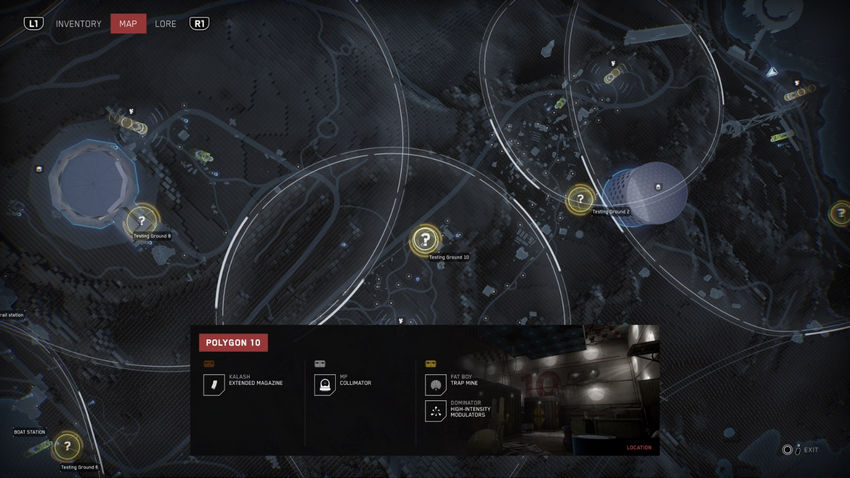View the Polygon 10 location thumbnail
Image resolution: width=850 pixels, height=478 pixels.
(x=565, y=390)
